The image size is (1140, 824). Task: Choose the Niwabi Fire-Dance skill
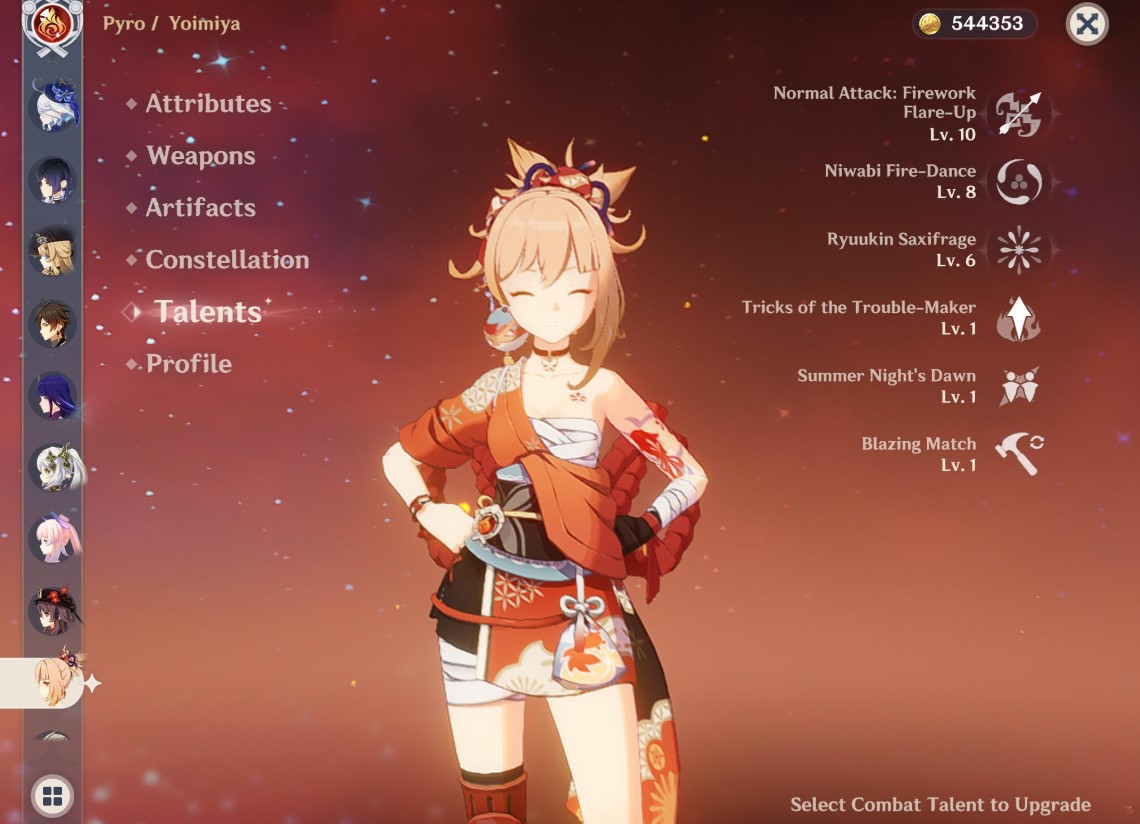(1018, 182)
